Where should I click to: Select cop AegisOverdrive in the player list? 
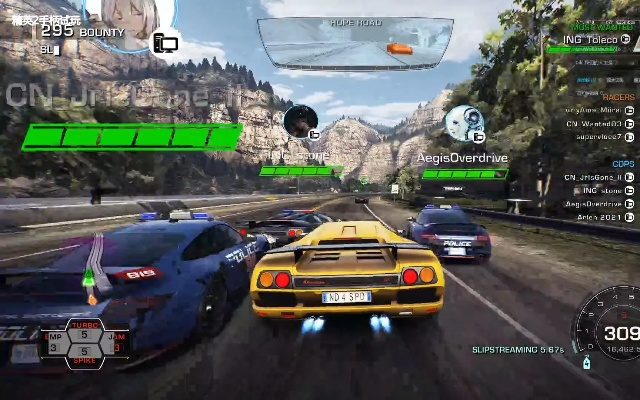pos(594,203)
